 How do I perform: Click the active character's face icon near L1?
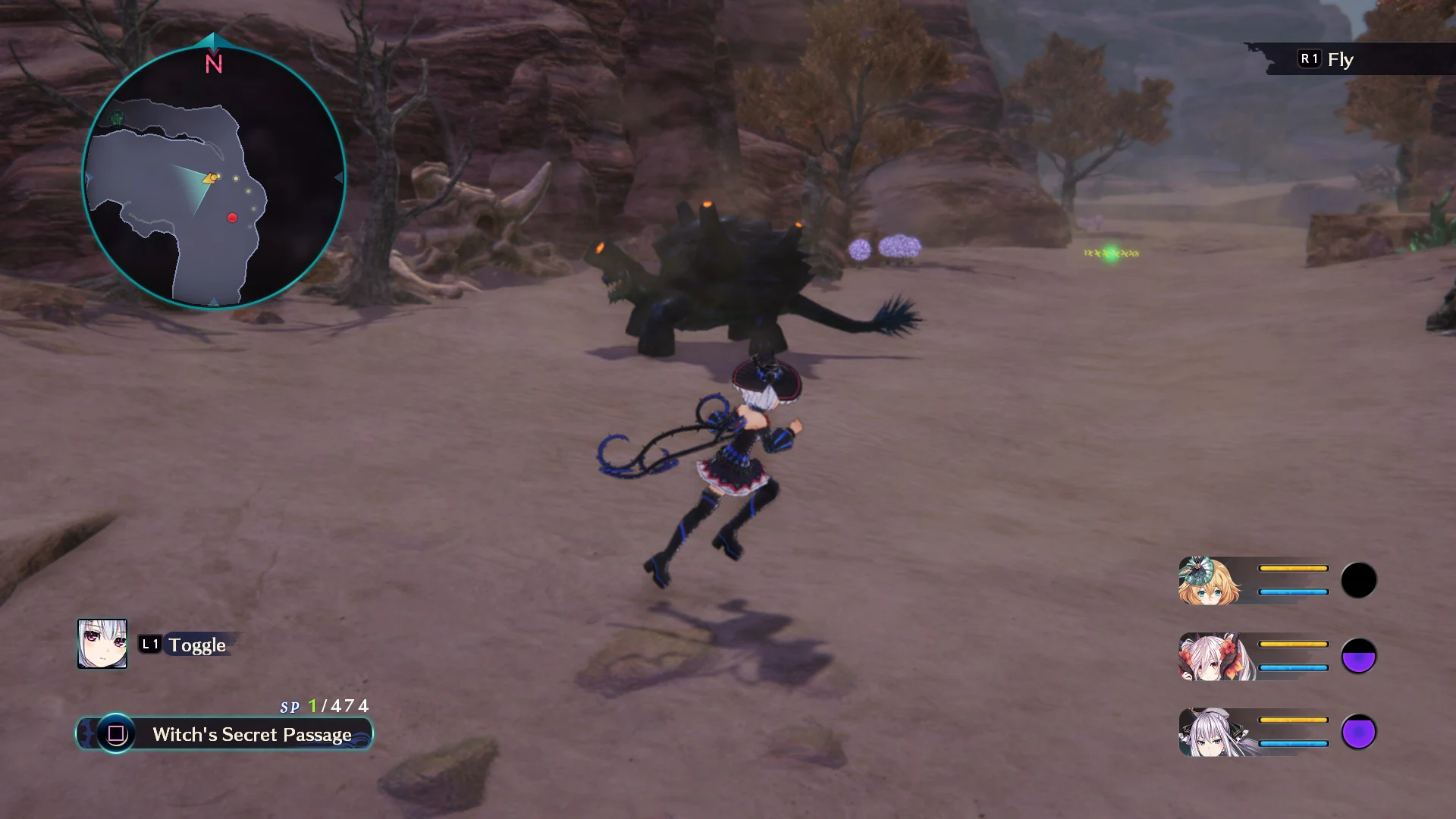tap(103, 645)
